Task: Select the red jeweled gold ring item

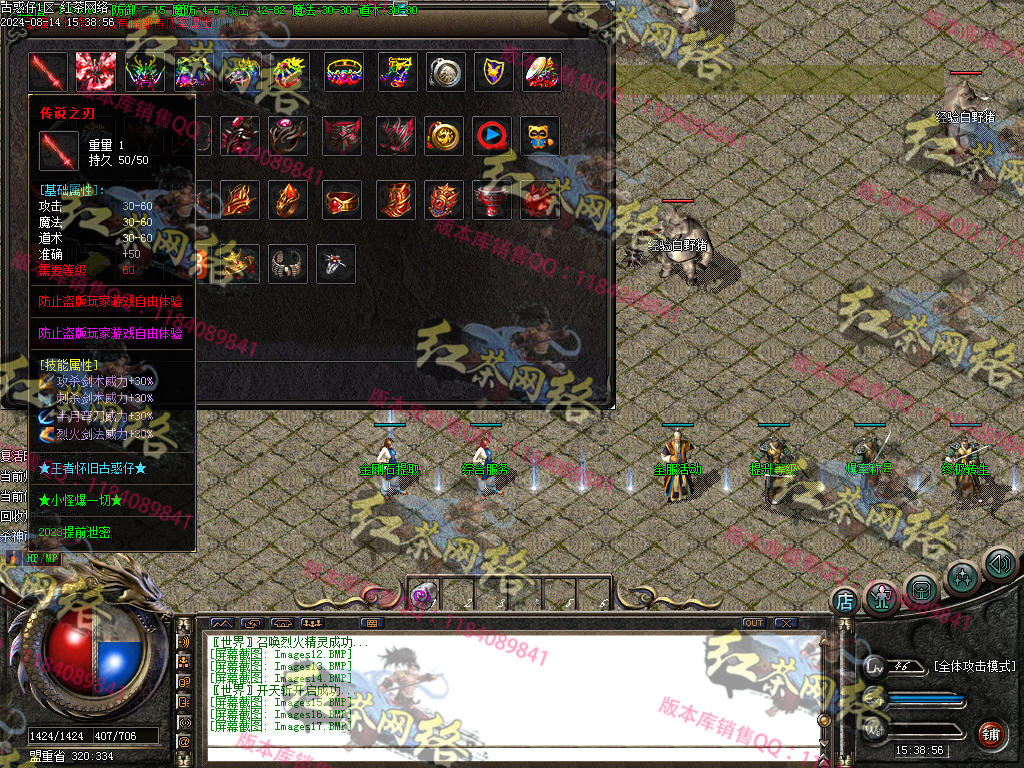Action: tap(342, 201)
